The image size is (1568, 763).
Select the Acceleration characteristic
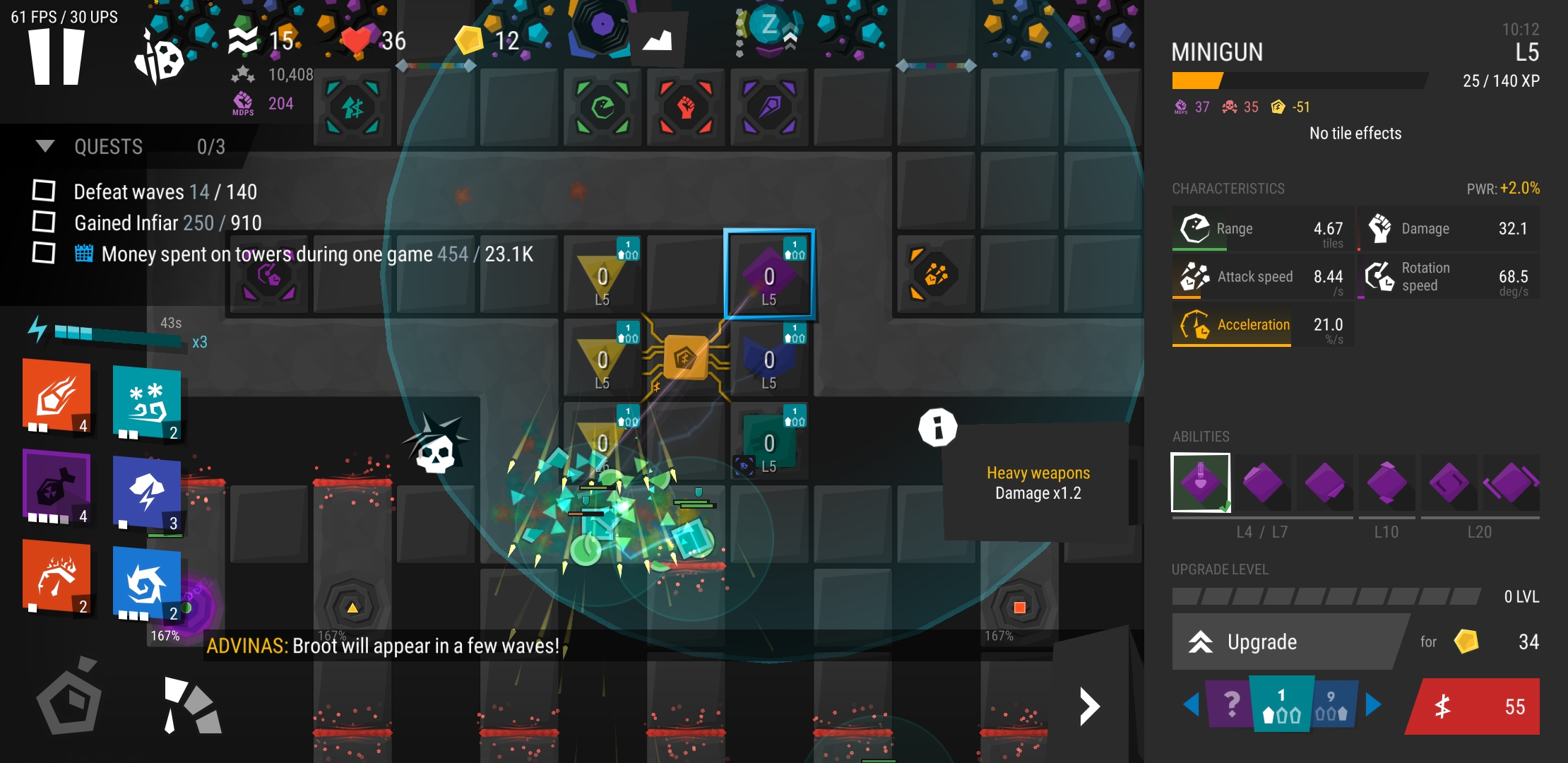click(x=1233, y=325)
